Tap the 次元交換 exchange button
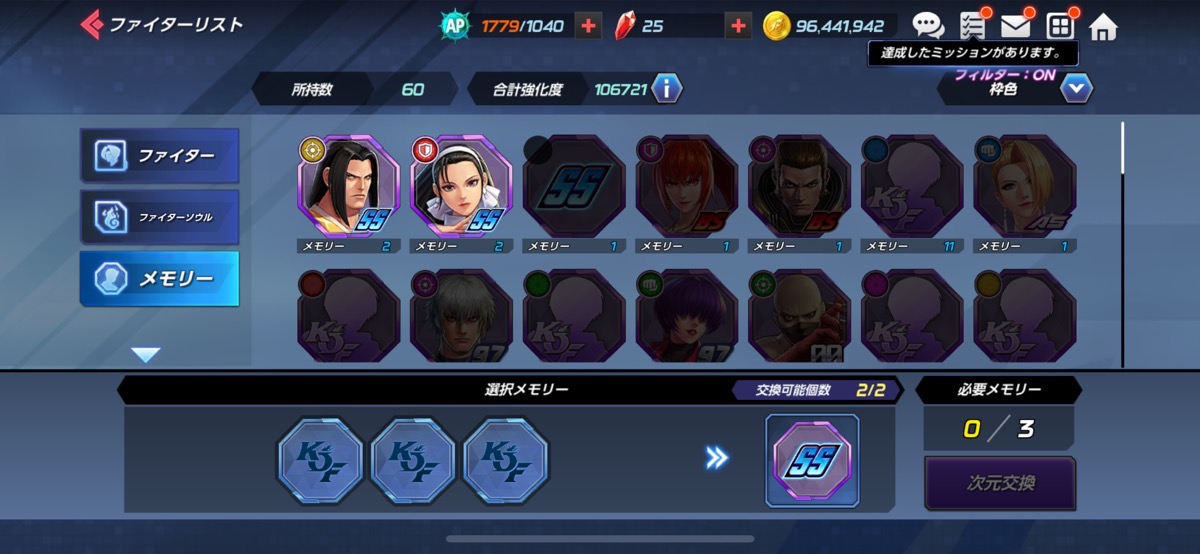1200x554 pixels. (999, 483)
